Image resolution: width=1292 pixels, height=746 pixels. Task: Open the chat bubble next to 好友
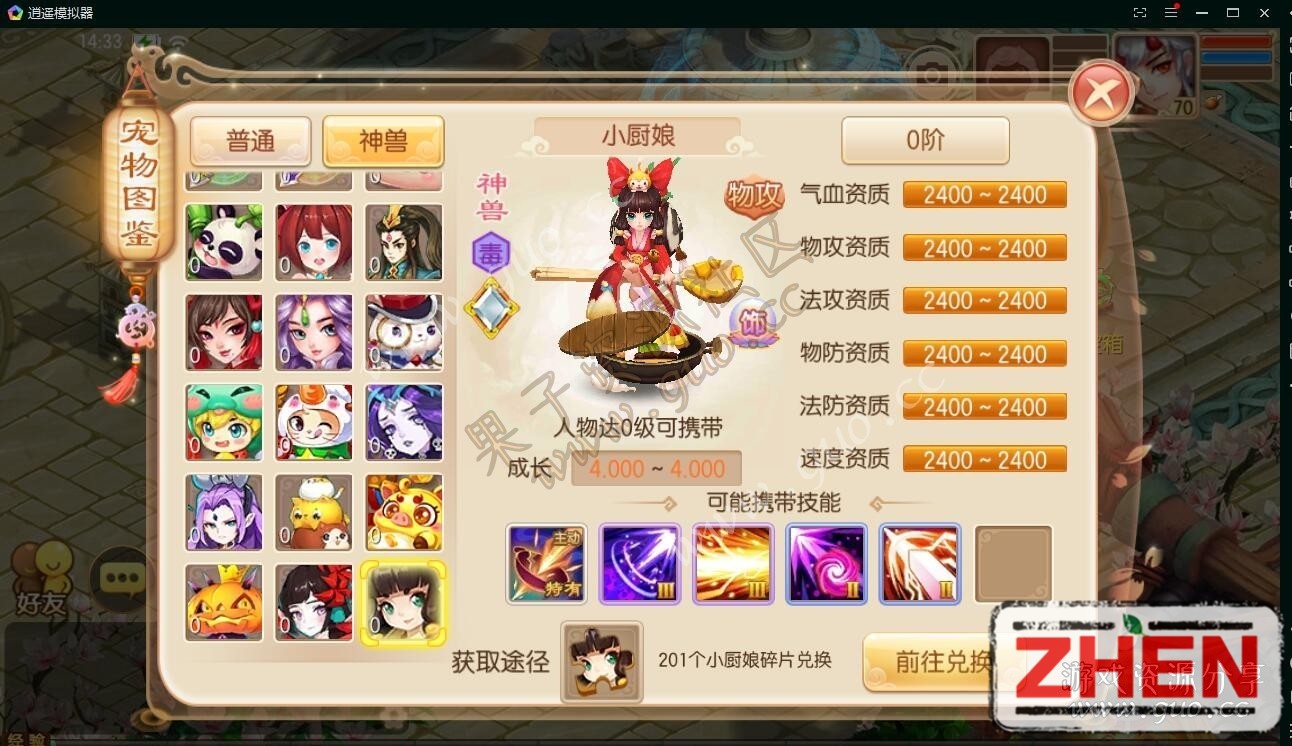[x=120, y=578]
